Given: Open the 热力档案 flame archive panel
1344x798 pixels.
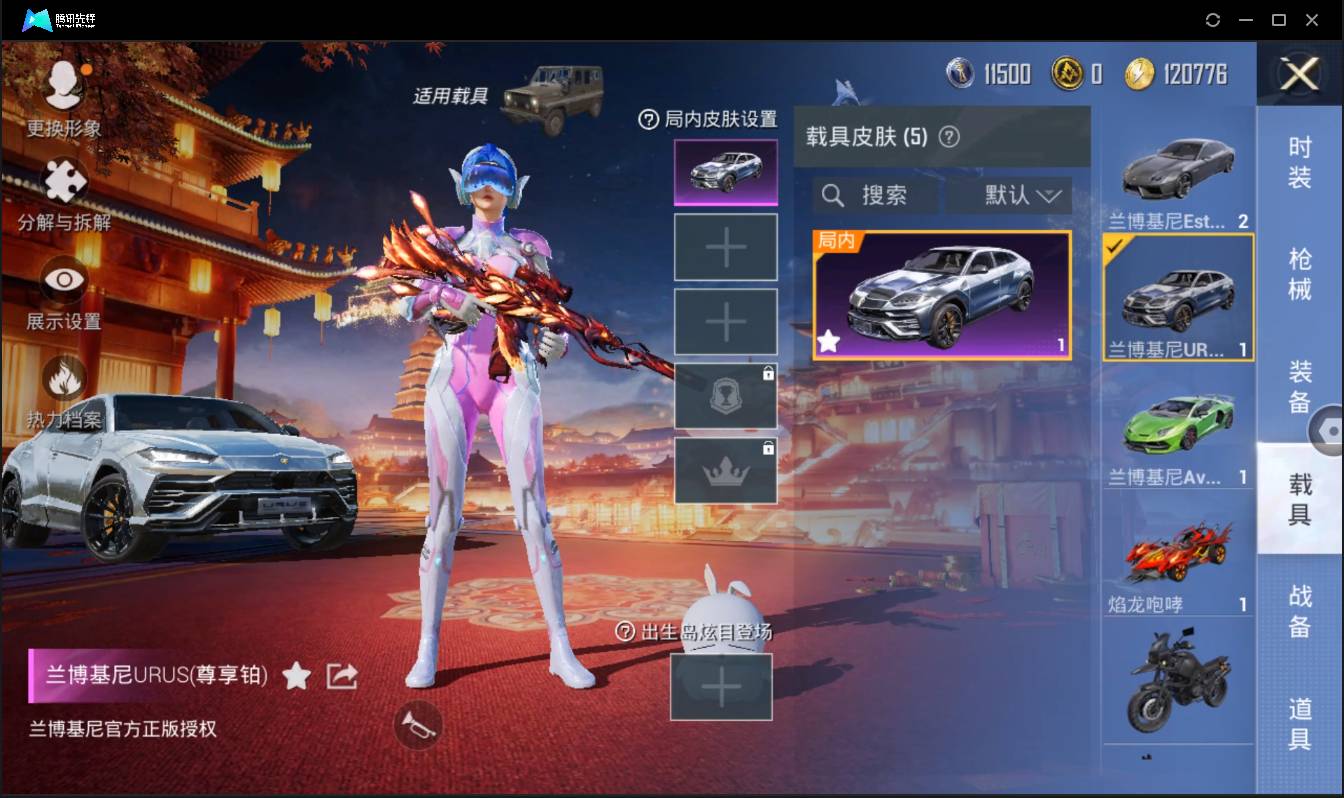Looking at the screenshot, I should click(62, 375).
